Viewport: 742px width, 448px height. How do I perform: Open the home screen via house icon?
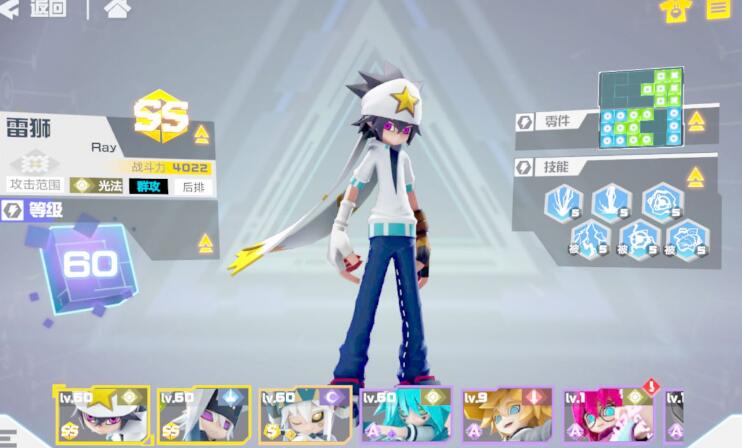click(117, 9)
